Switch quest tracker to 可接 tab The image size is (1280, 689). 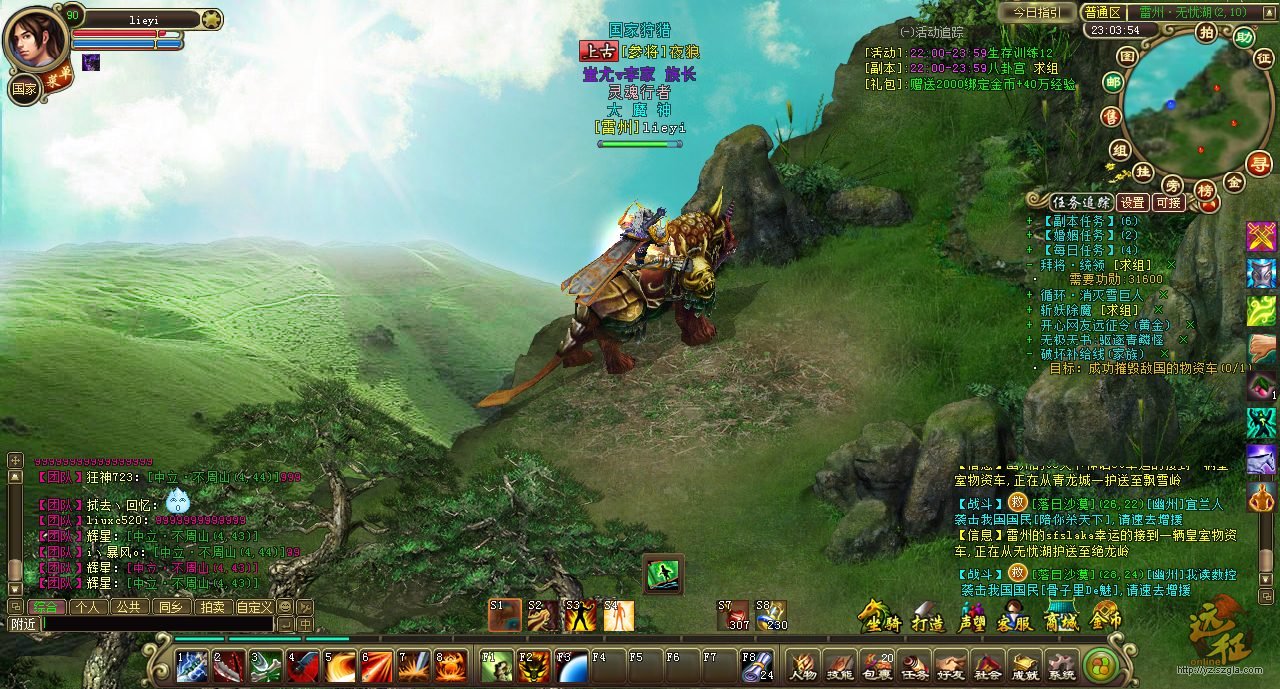point(1168,202)
